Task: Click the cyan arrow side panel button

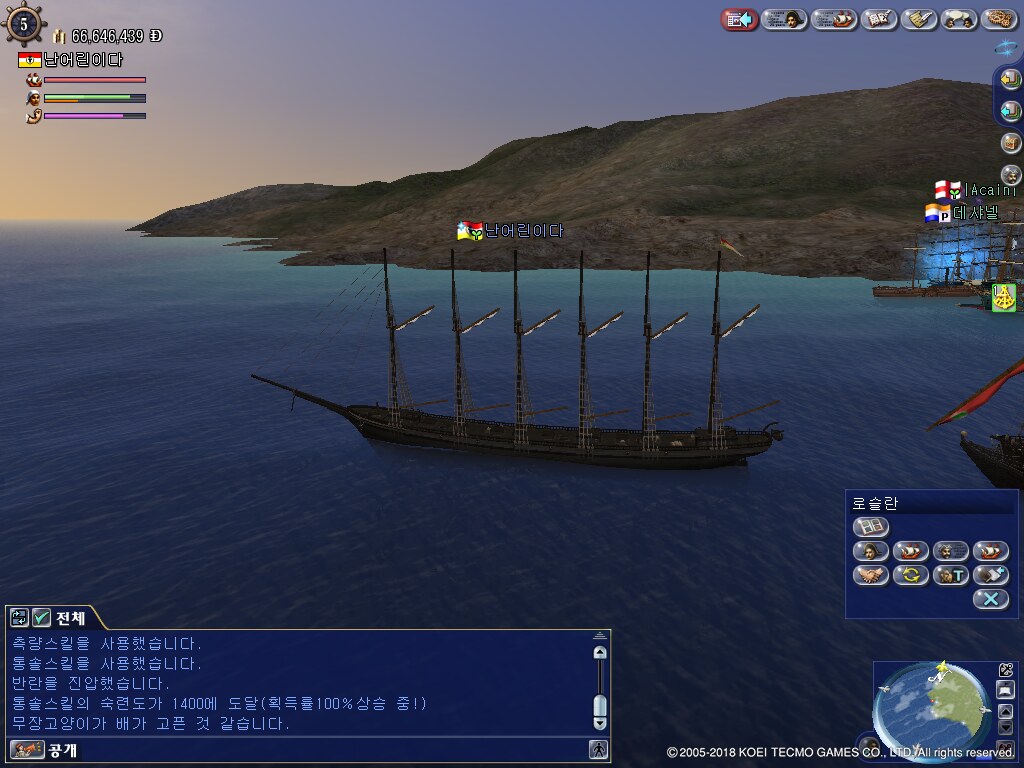Action: point(1010,111)
